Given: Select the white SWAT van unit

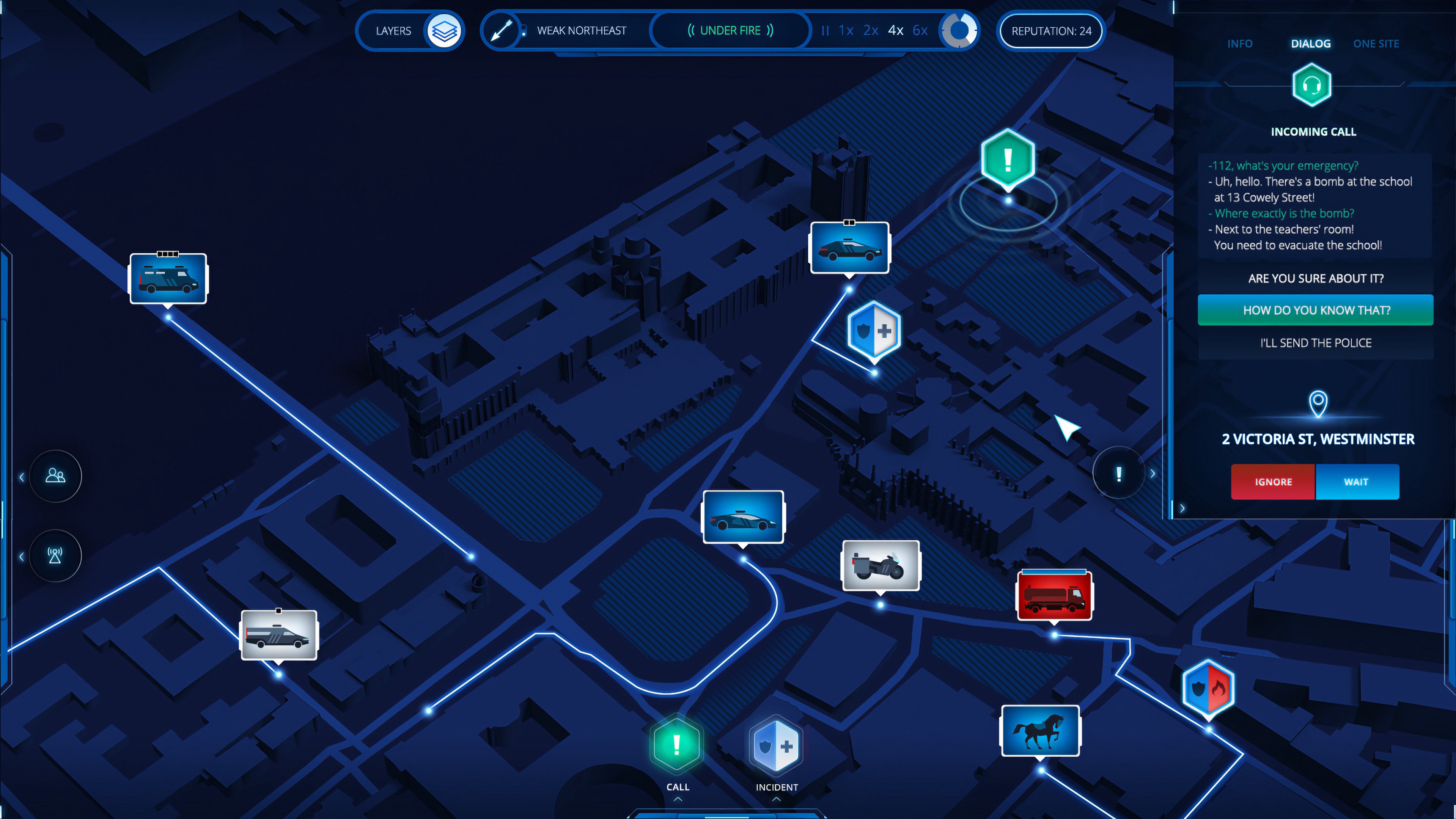Looking at the screenshot, I should coord(279,635).
